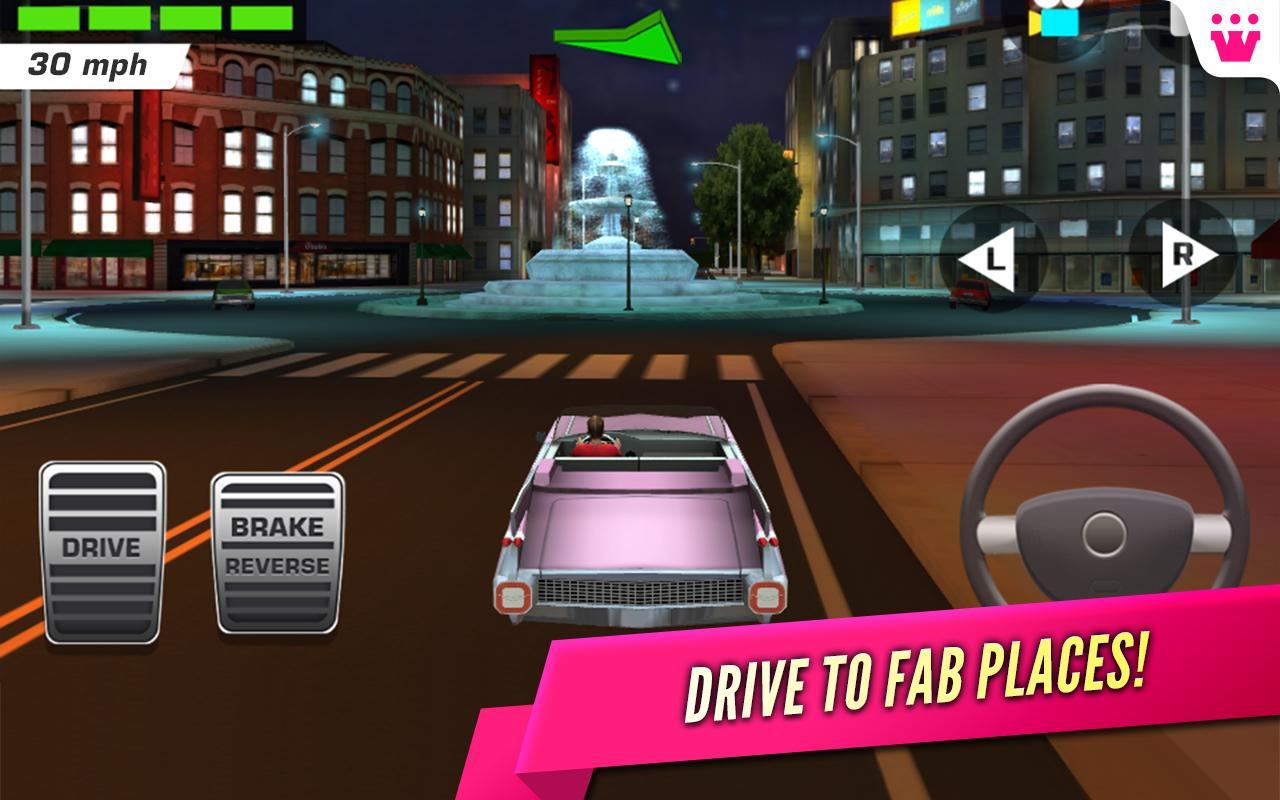Tap the R steering button
The height and width of the screenshot is (800, 1280).
pos(1182,255)
